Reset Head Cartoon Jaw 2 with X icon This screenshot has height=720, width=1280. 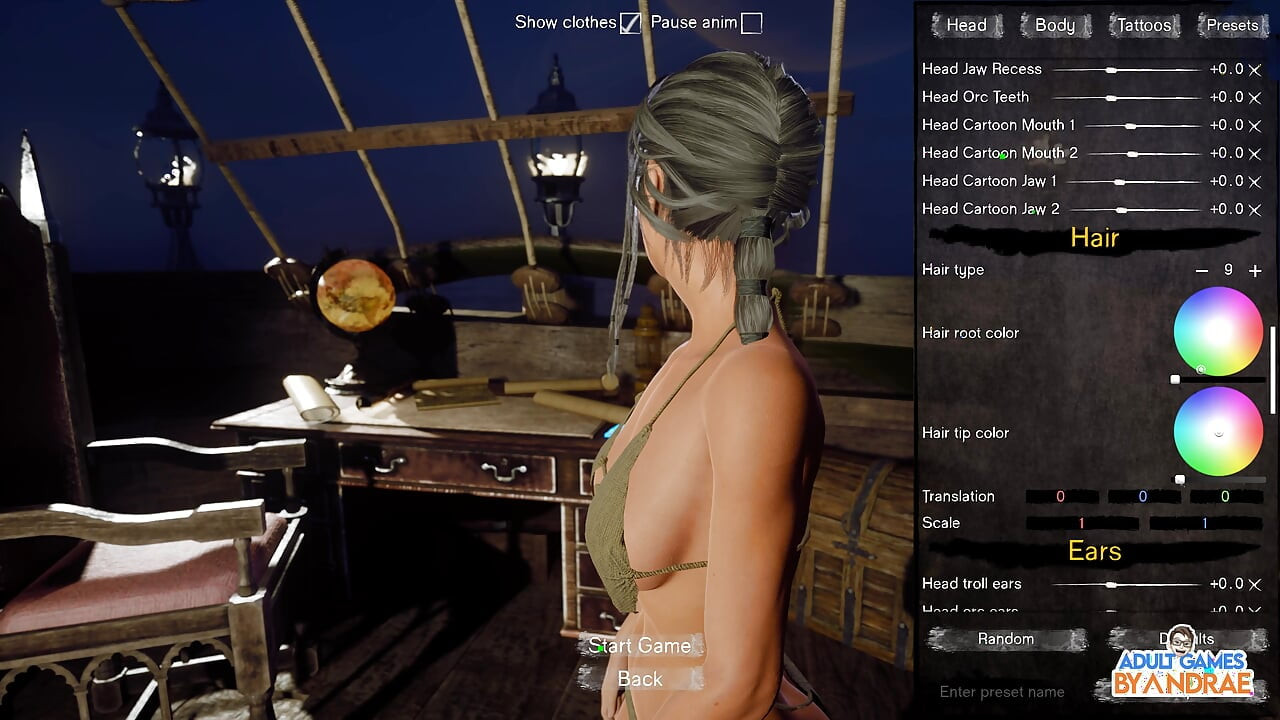coord(1256,209)
